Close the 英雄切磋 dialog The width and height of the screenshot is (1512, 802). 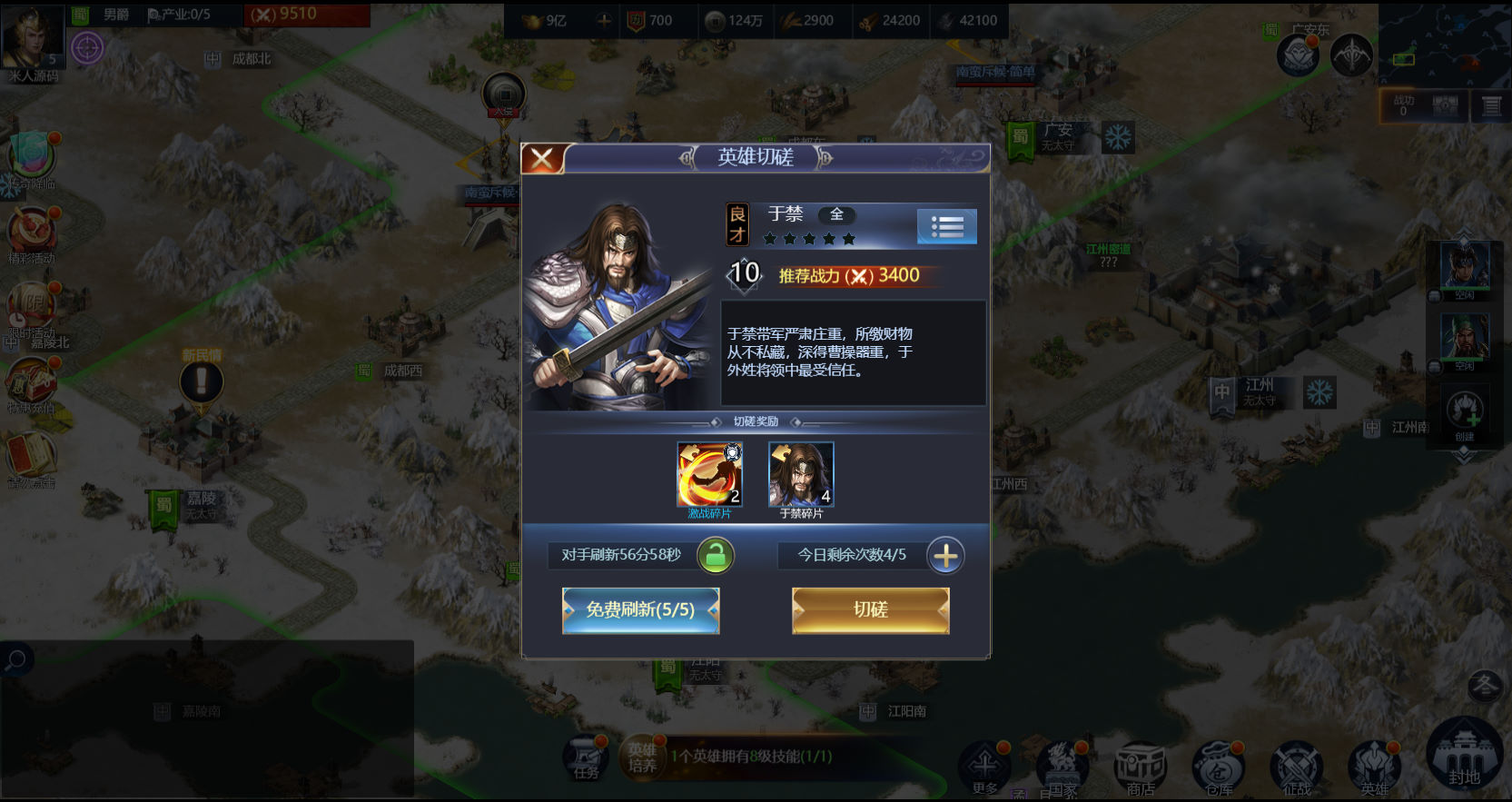[x=542, y=159]
